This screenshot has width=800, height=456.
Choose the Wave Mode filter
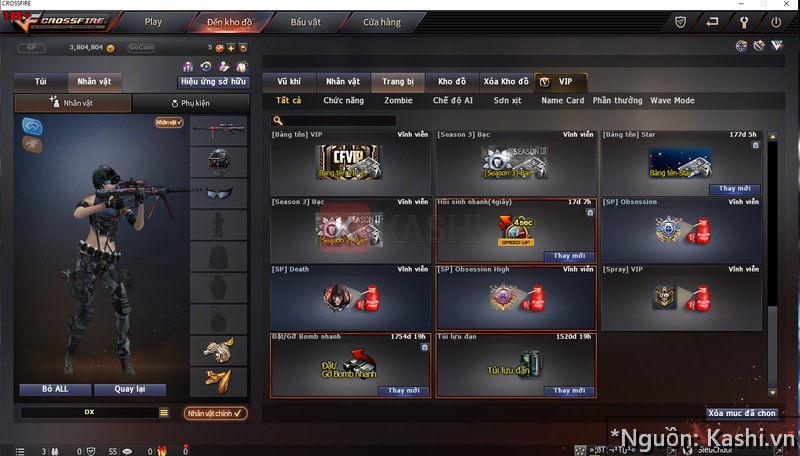point(672,101)
